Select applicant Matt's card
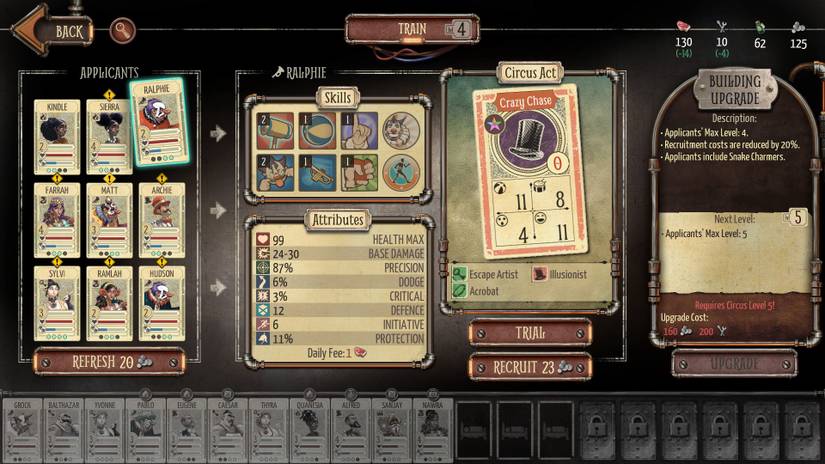 point(108,220)
